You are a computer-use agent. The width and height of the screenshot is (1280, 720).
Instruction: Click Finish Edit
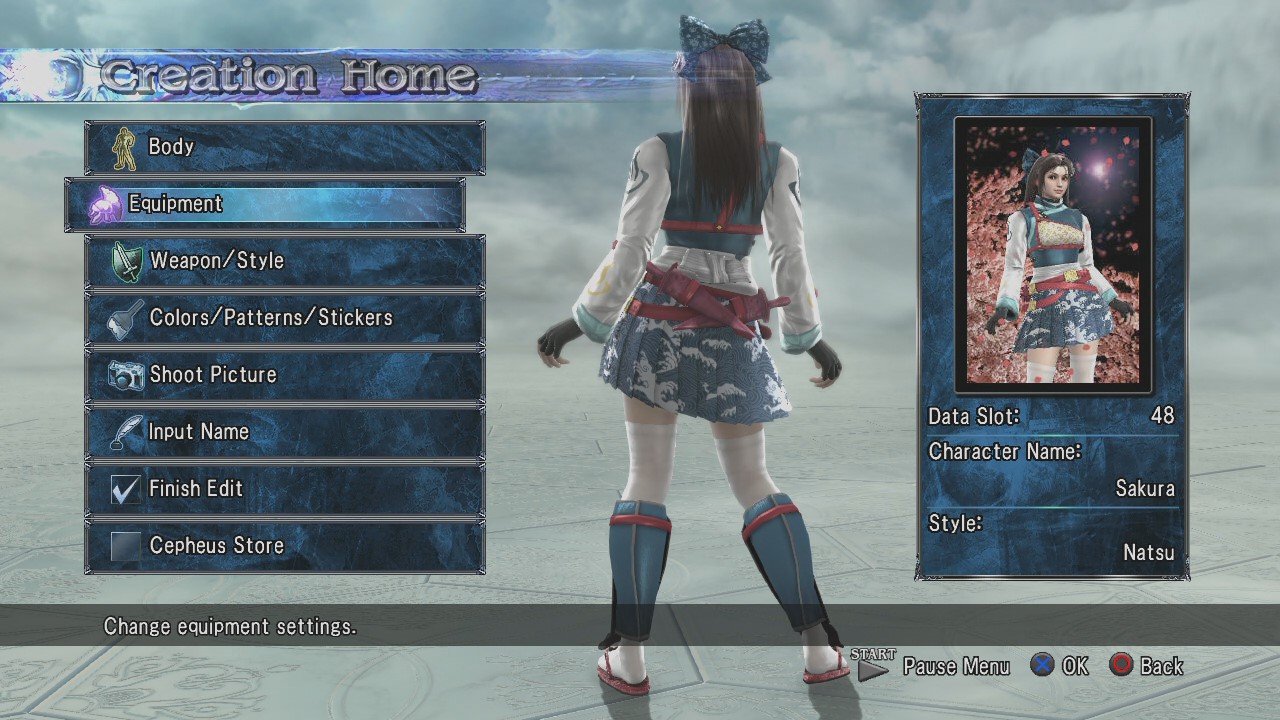[285, 490]
